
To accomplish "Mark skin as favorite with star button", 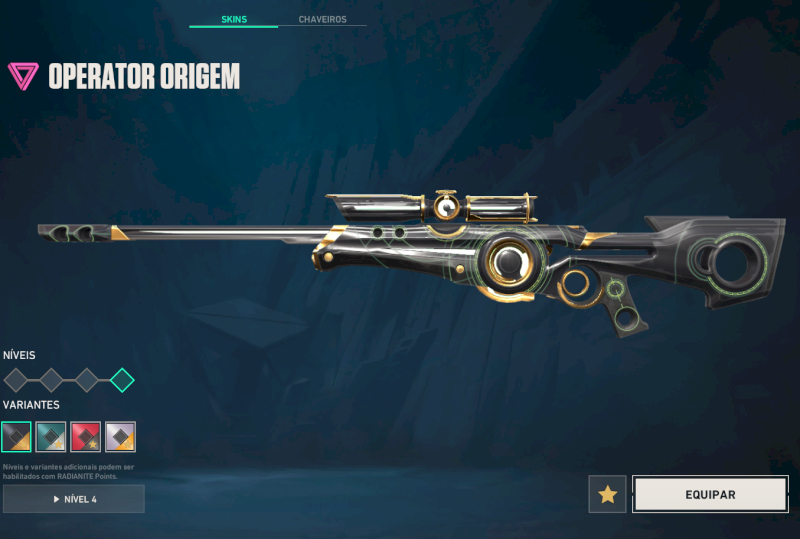I will [x=607, y=494].
